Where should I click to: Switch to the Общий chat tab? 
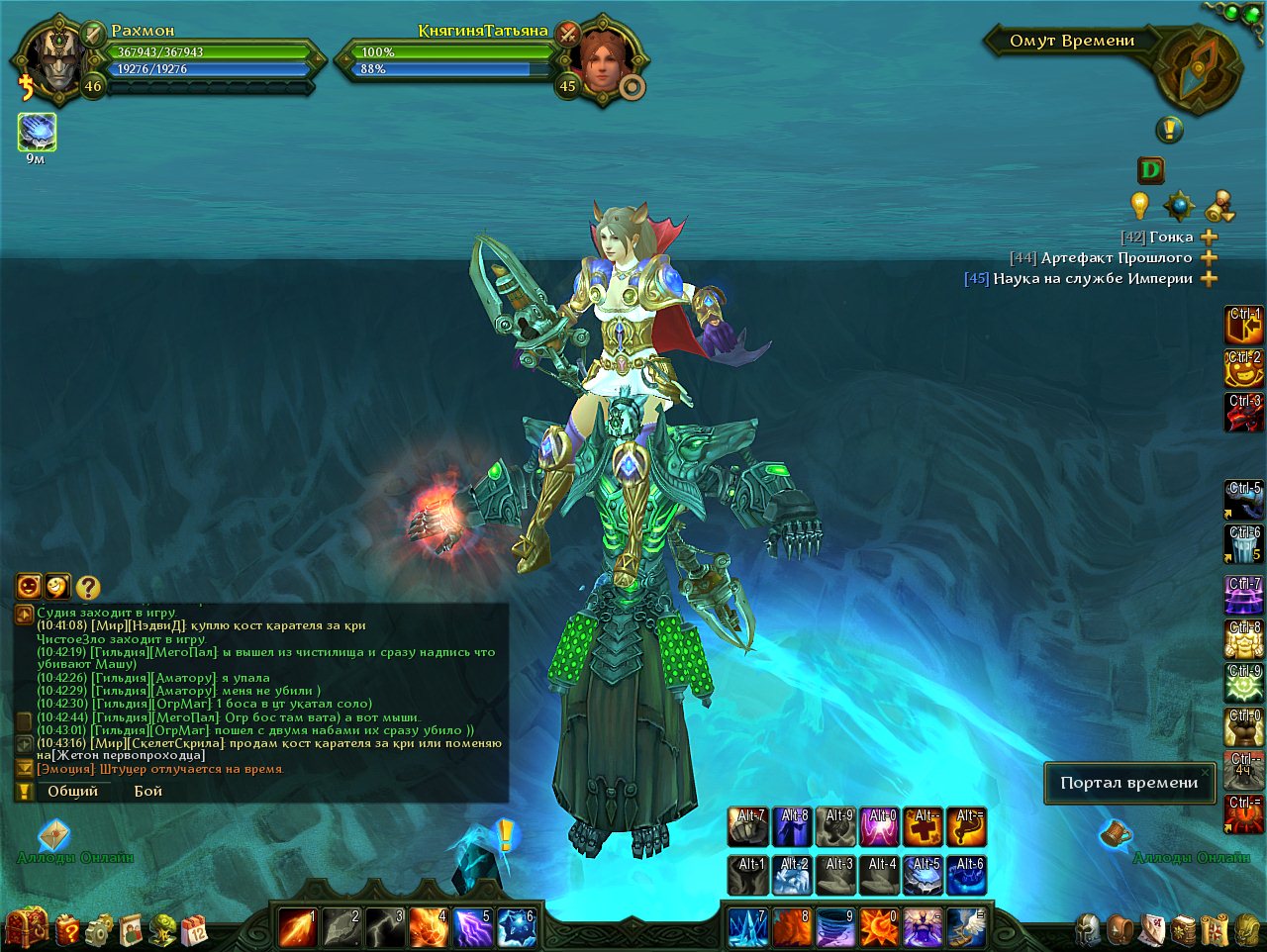(x=73, y=791)
